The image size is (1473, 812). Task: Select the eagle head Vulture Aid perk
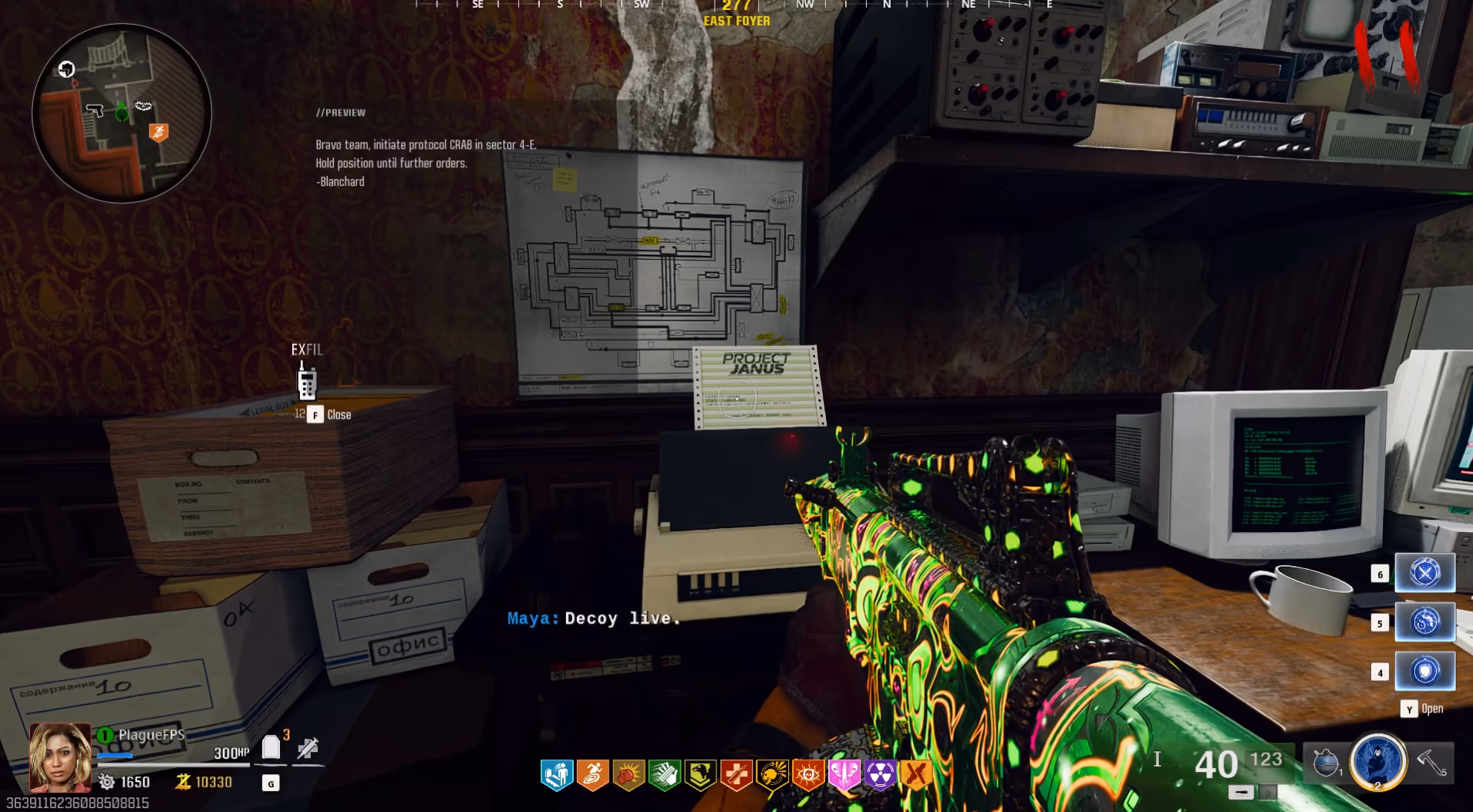700,775
